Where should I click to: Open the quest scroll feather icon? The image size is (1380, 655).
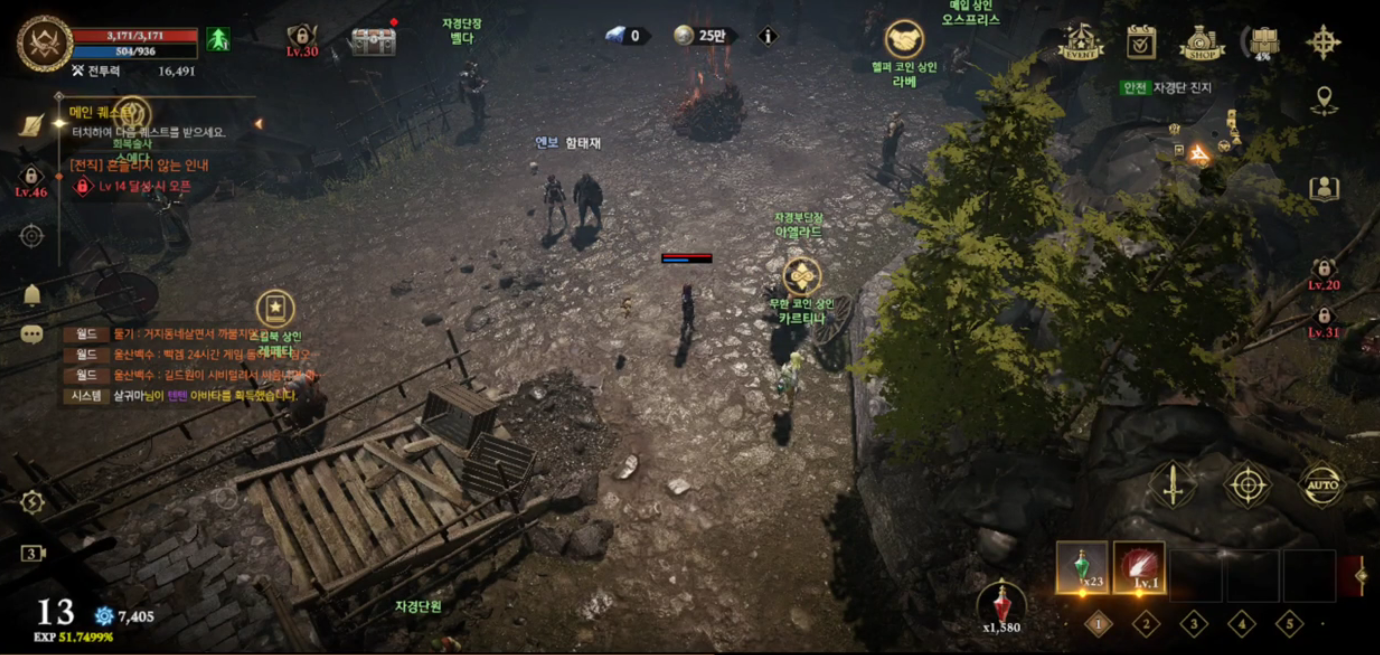click(x=32, y=126)
